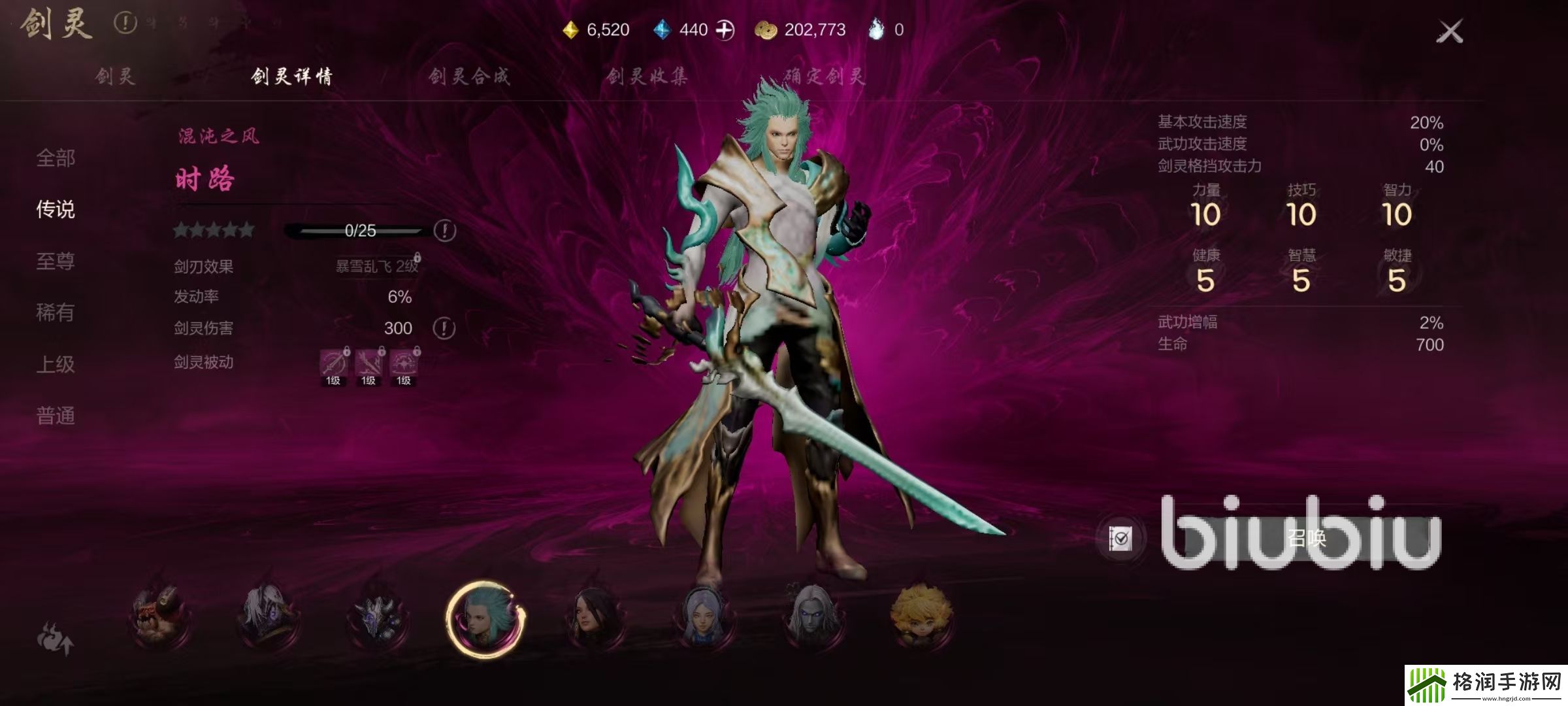The height and width of the screenshot is (706, 1568).
Task: Choose the 传说 rarity filter
Action: pos(56,210)
